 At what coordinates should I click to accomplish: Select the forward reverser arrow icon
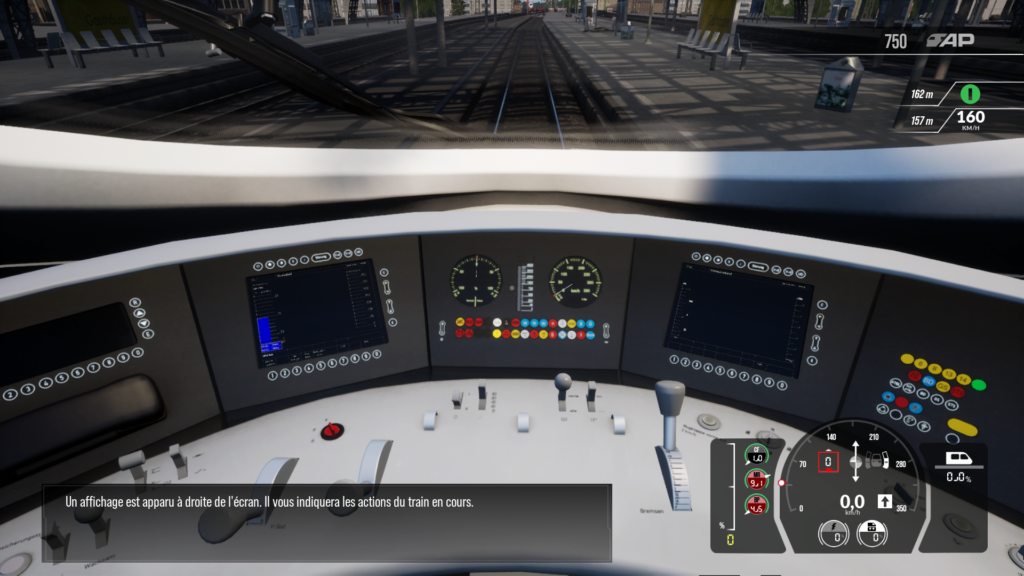[884, 501]
